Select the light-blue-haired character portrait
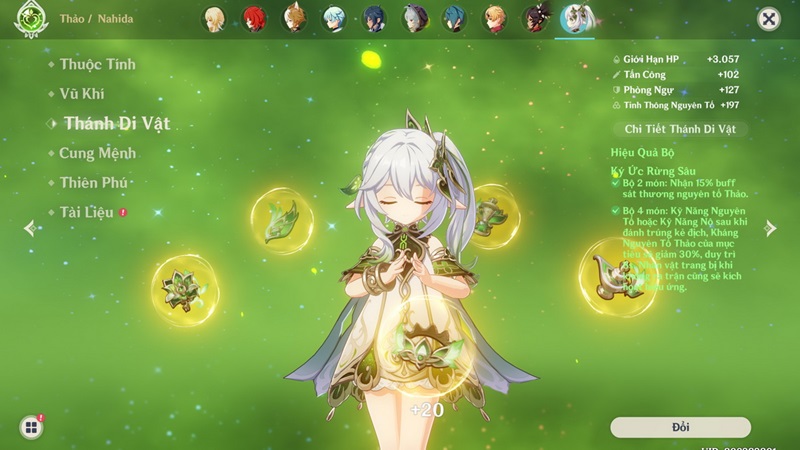 point(335,19)
